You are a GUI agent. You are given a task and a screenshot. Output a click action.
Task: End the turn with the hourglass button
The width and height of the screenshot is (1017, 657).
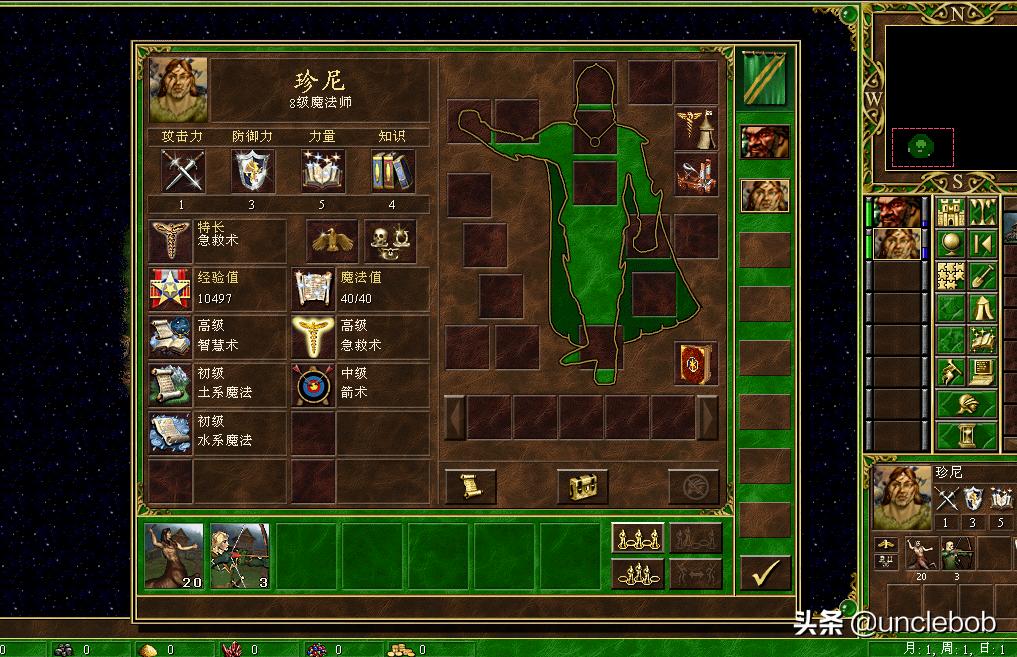click(967, 436)
